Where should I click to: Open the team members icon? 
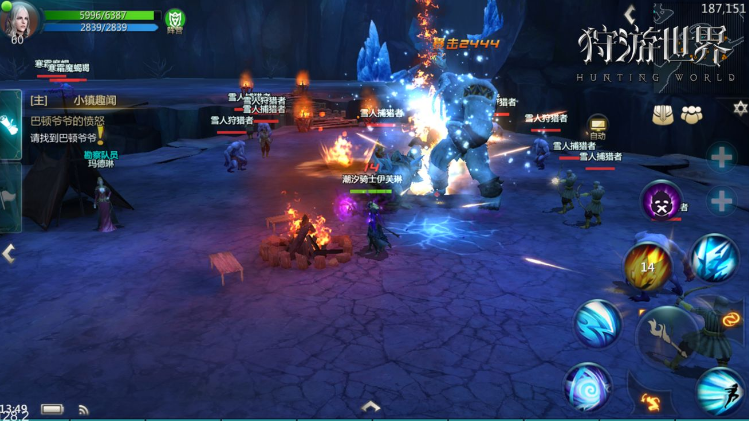(691, 115)
